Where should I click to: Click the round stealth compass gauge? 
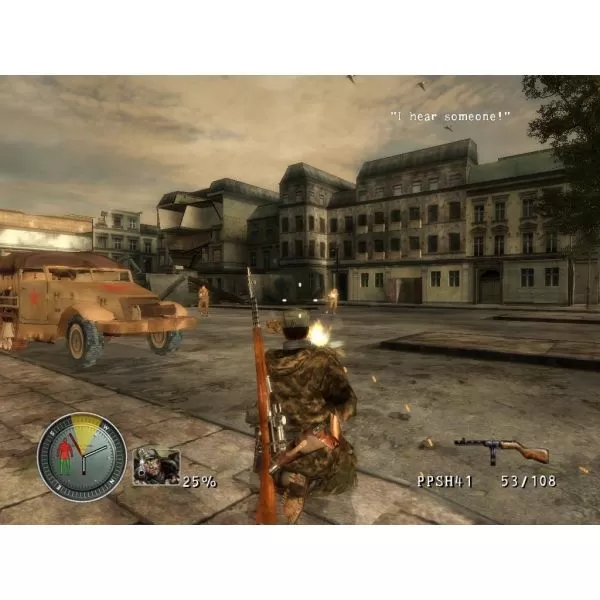81,457
